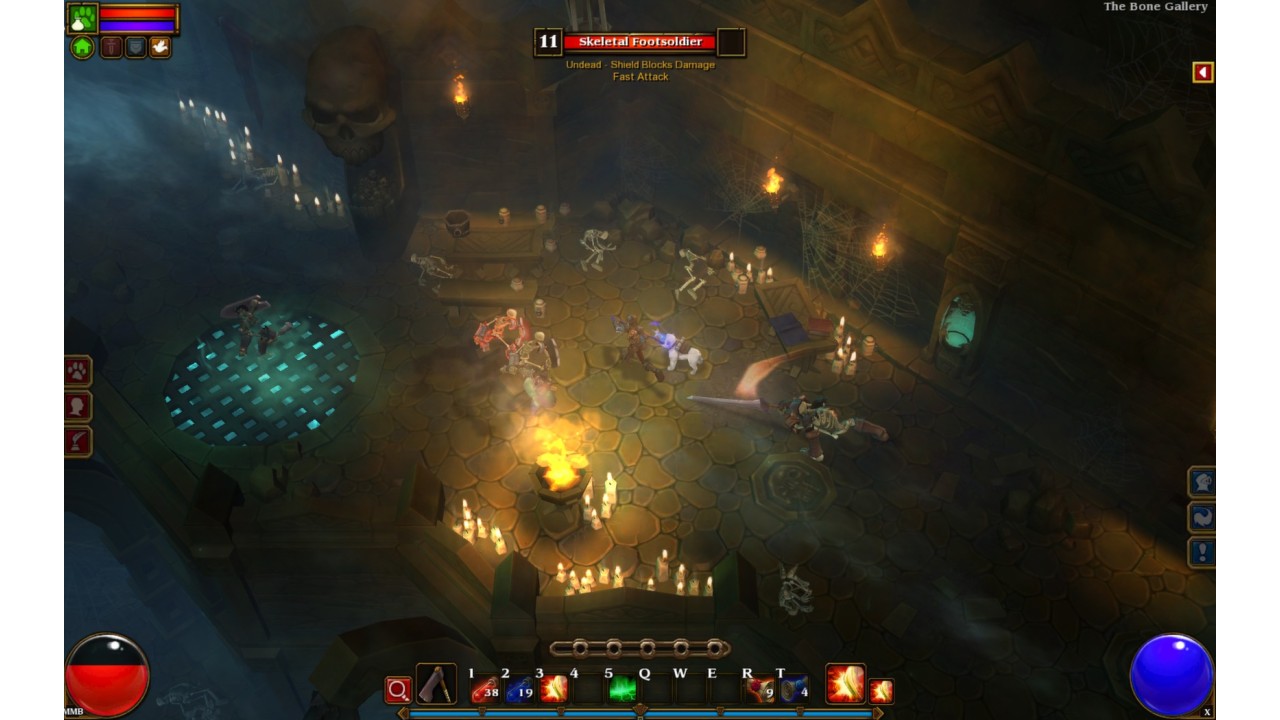Activate the fire slash skill in slot 3
1280x720 pixels.
(553, 689)
